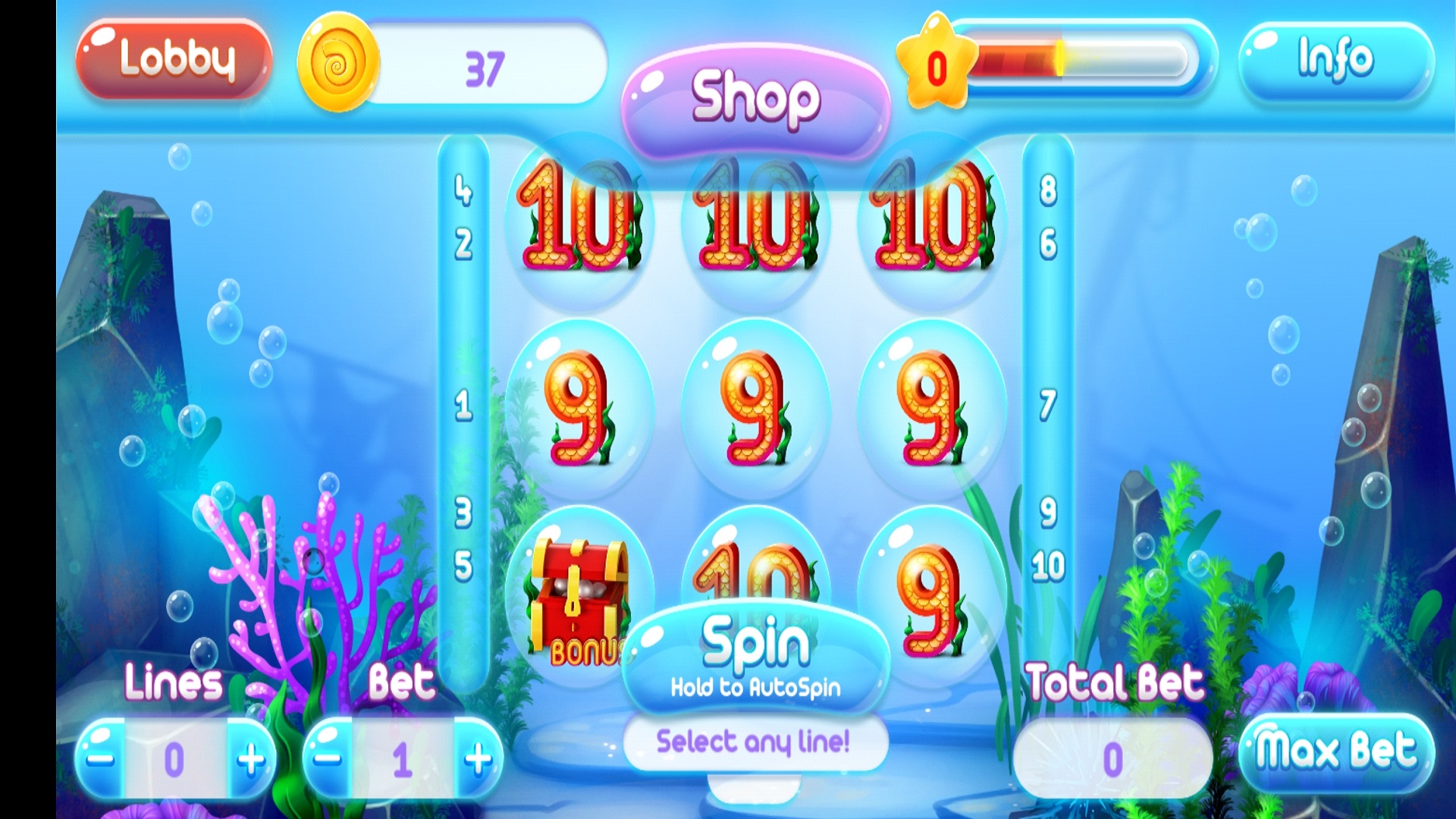Click the gold coin balance icon
This screenshot has height=819, width=1456.
coord(337,64)
